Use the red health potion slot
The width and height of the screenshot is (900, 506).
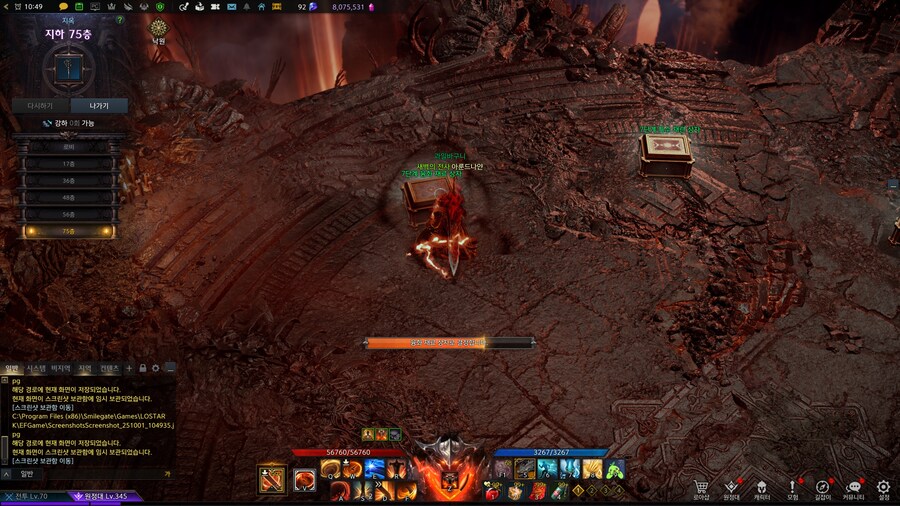pyautogui.click(x=492, y=491)
